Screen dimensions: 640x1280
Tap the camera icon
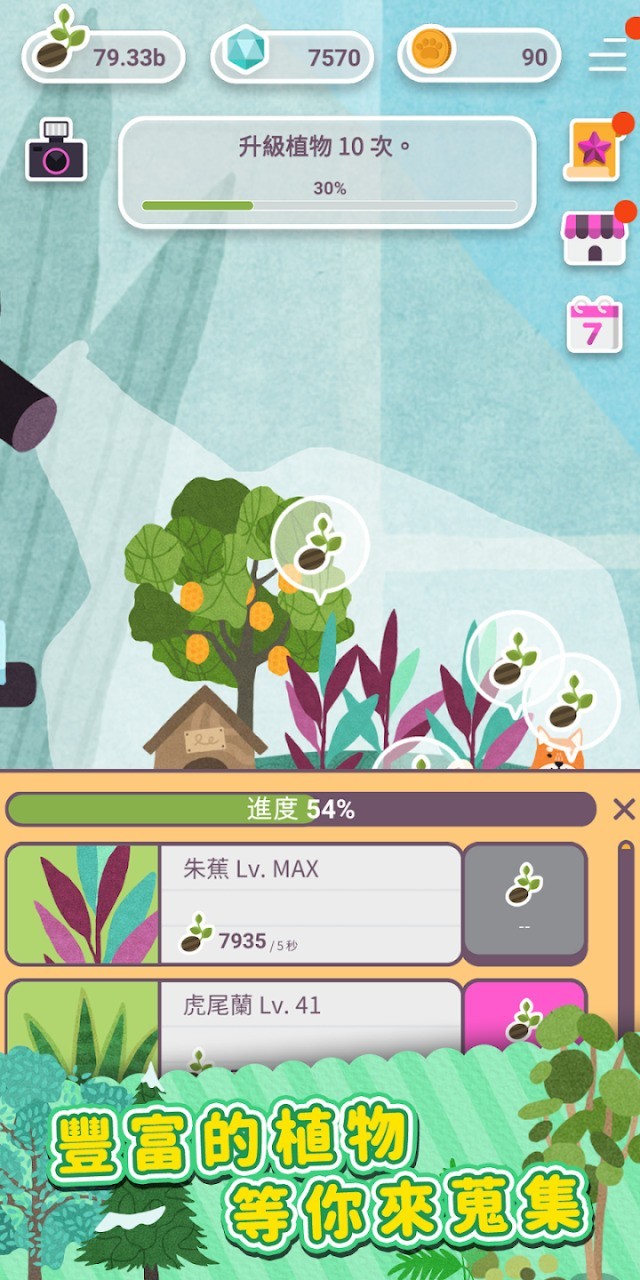tap(56, 152)
